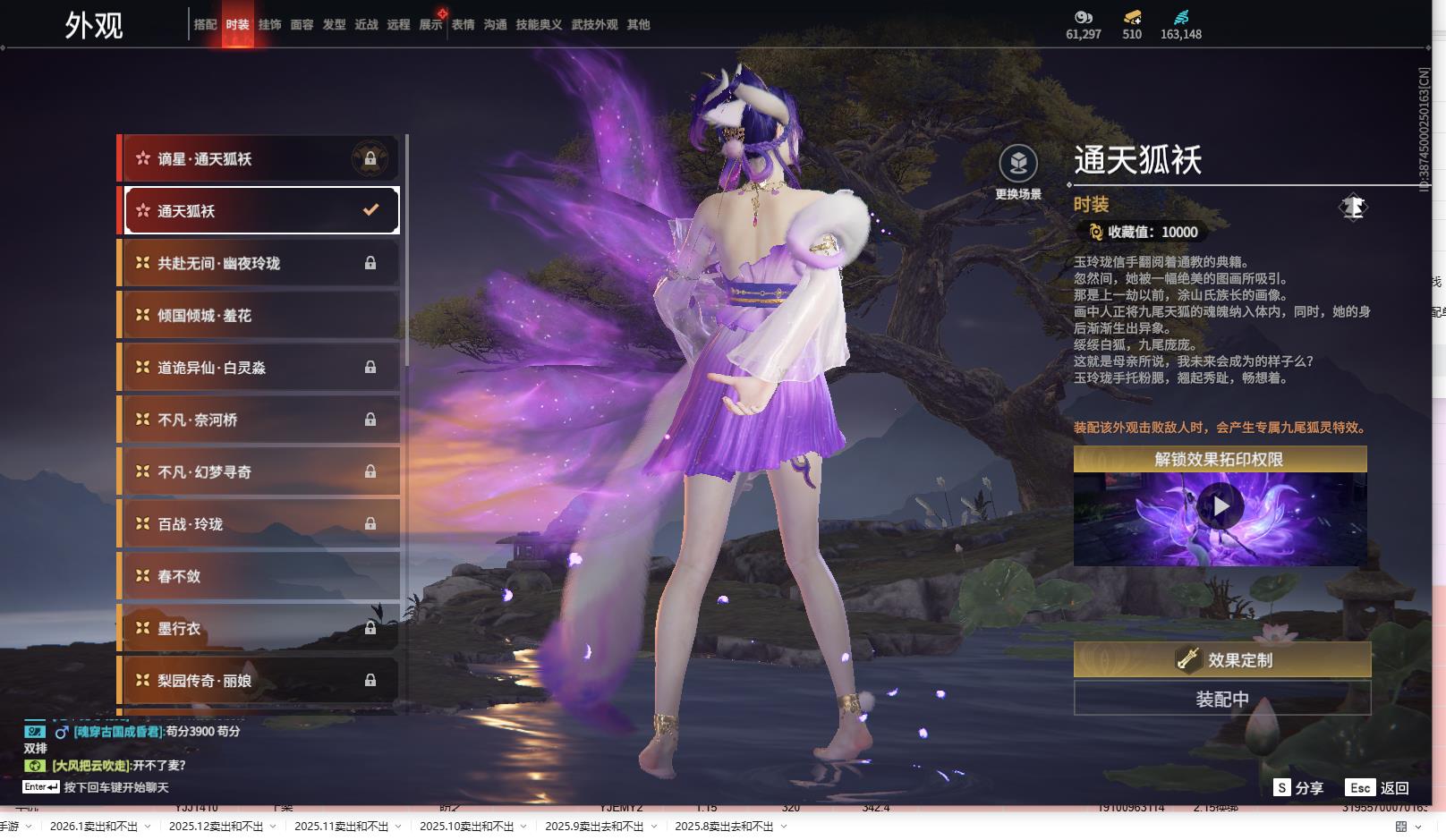The width and height of the screenshot is (1446, 840).
Task: Switch to the 搭配 tab
Action: [205, 25]
